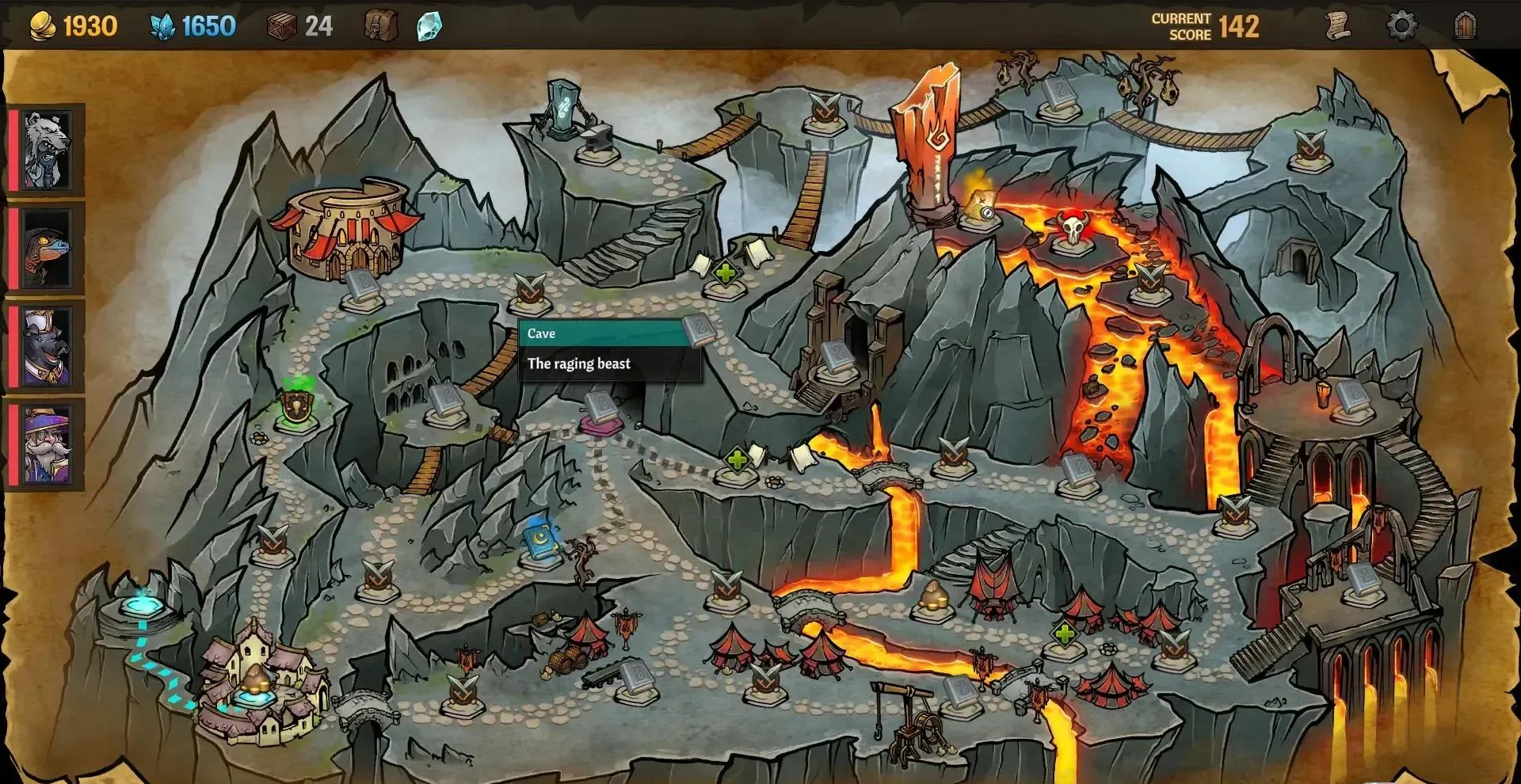This screenshot has width=1521, height=784.
Task: Click the glowing cyan portal node
Action: point(142,607)
